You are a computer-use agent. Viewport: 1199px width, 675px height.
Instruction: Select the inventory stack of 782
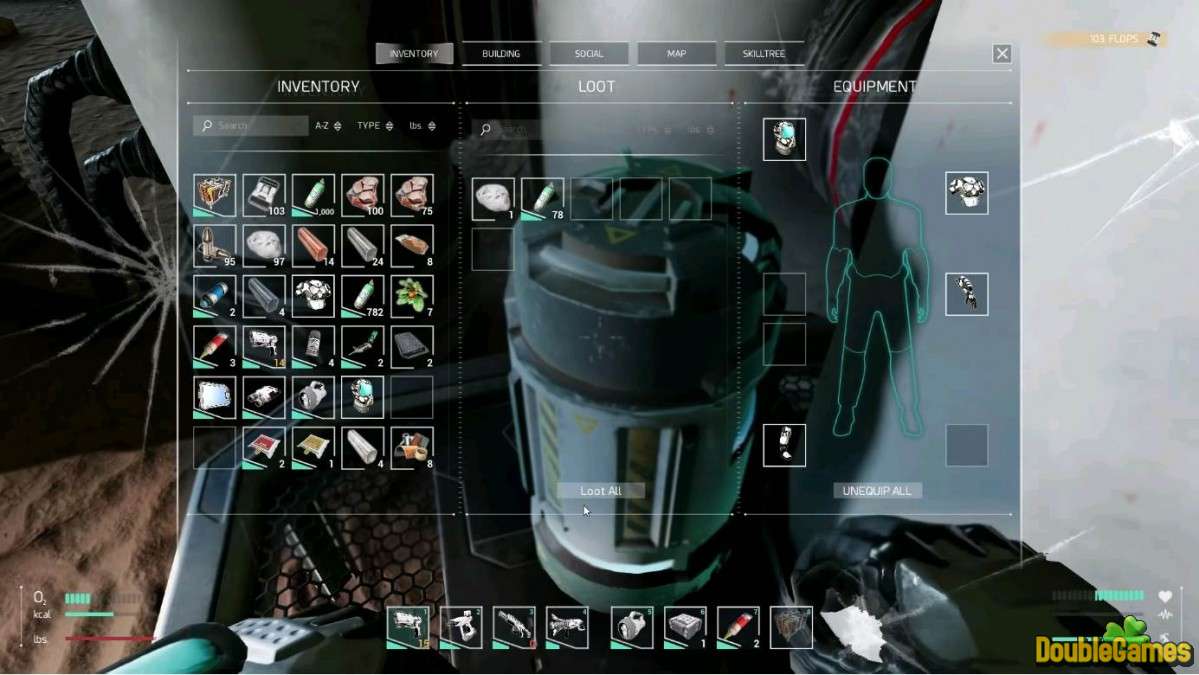pyautogui.click(x=363, y=296)
